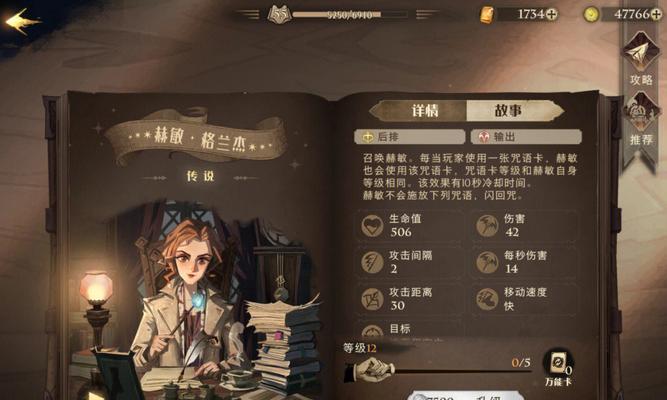Tap the 输出 damage role tag
667x400 pixels.
pyautogui.click(x=525, y=137)
